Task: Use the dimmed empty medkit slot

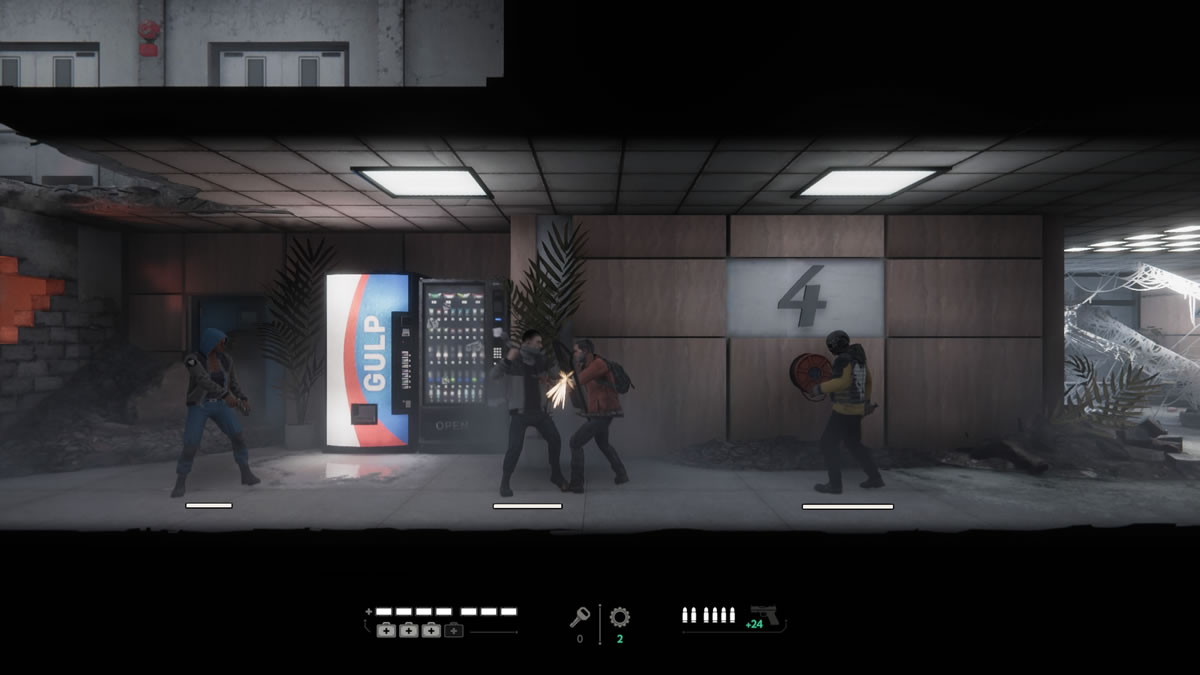Action: (454, 630)
